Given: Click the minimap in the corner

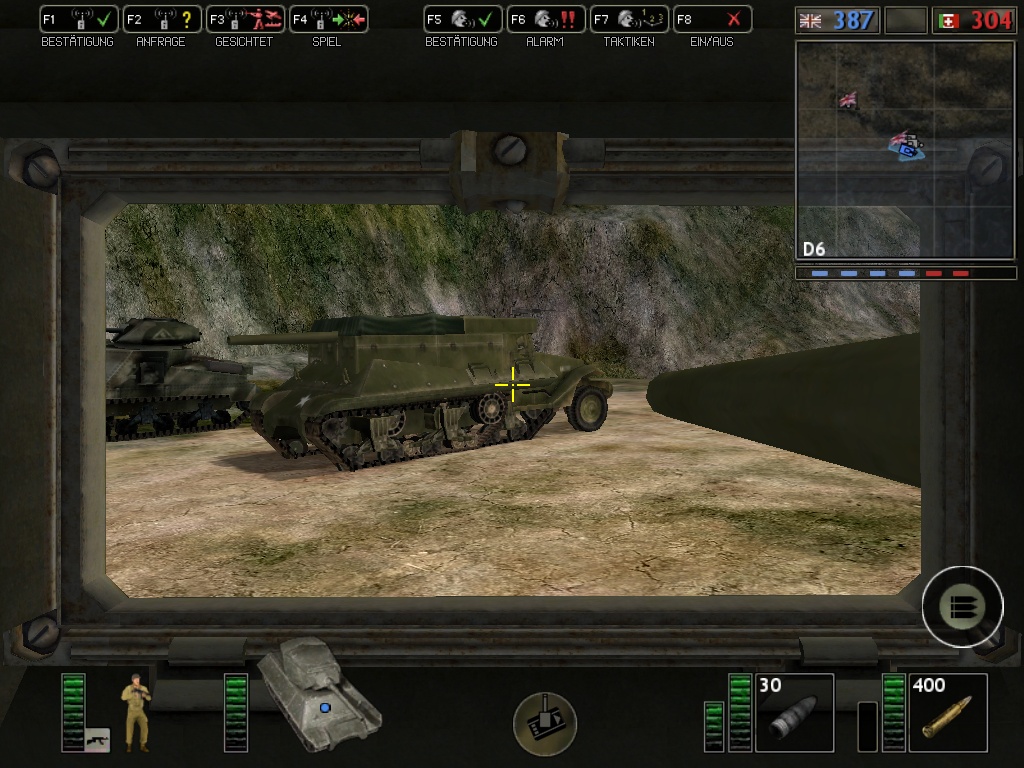Looking at the screenshot, I should [x=904, y=150].
